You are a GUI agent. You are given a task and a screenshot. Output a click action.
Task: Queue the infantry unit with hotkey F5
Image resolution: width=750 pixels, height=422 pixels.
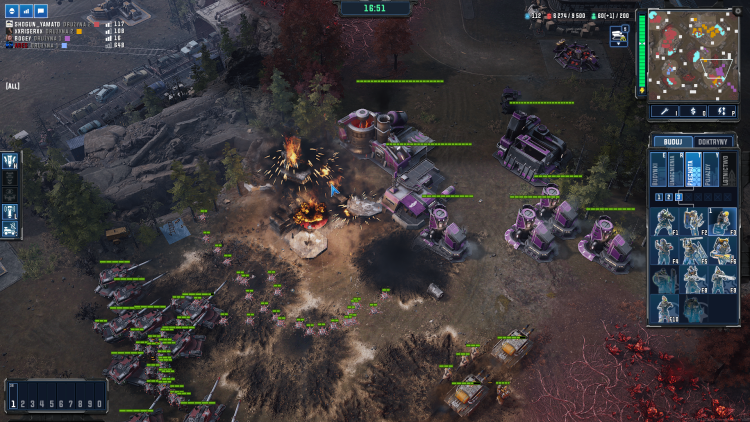pyautogui.click(x=695, y=251)
